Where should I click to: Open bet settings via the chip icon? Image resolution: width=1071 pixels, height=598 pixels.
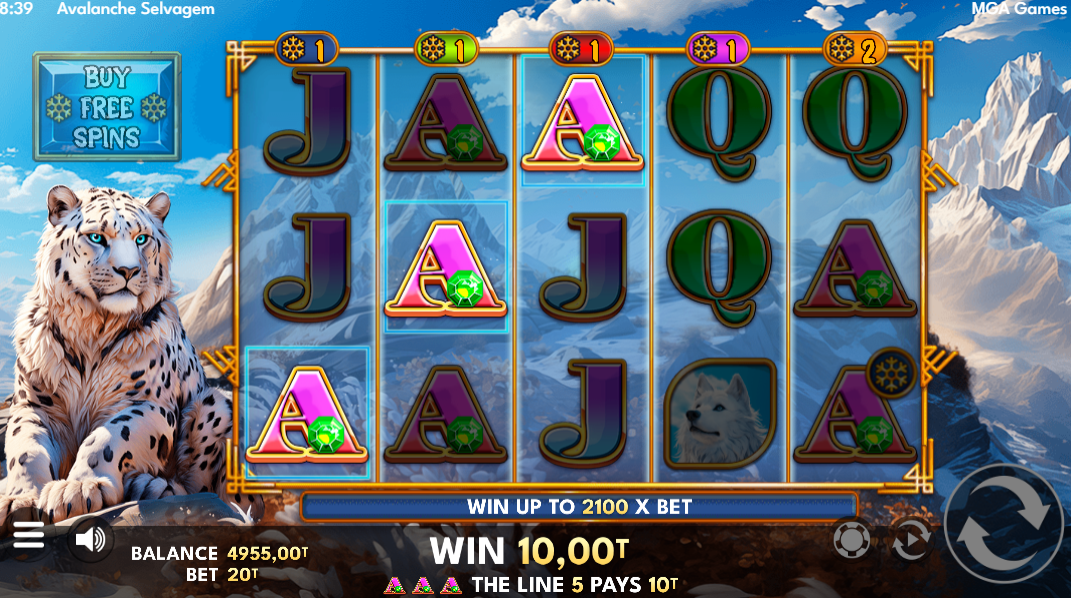[850, 541]
